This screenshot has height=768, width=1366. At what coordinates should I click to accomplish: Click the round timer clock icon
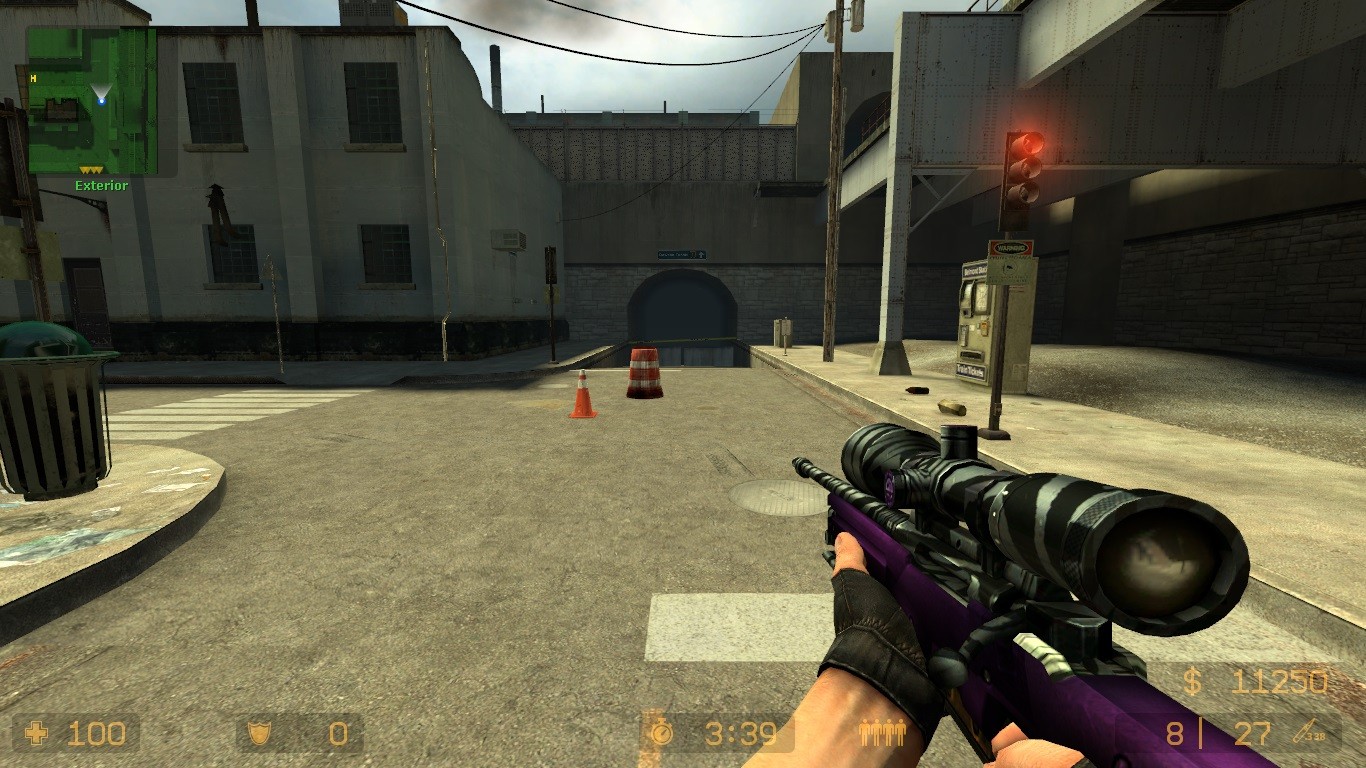pos(660,733)
